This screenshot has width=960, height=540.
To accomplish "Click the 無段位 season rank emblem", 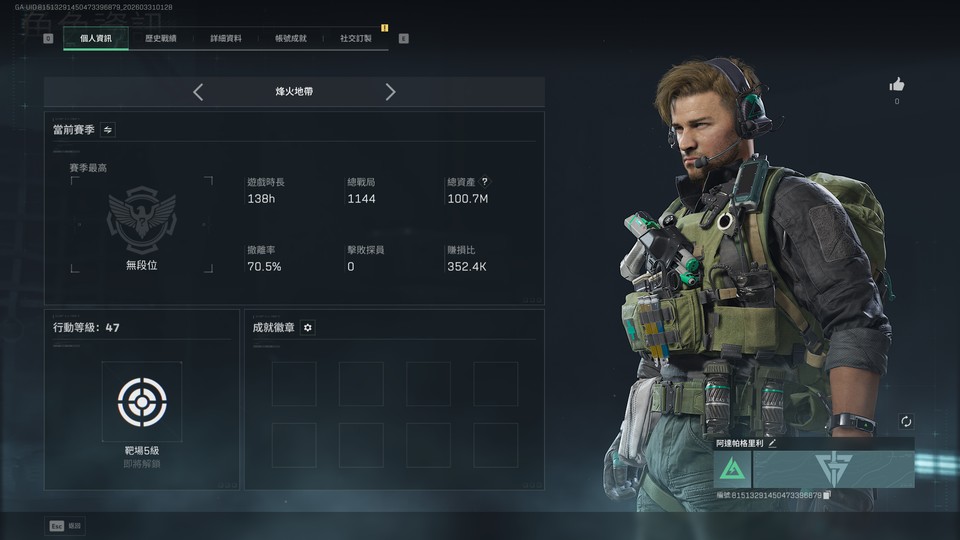I will click(x=141, y=219).
